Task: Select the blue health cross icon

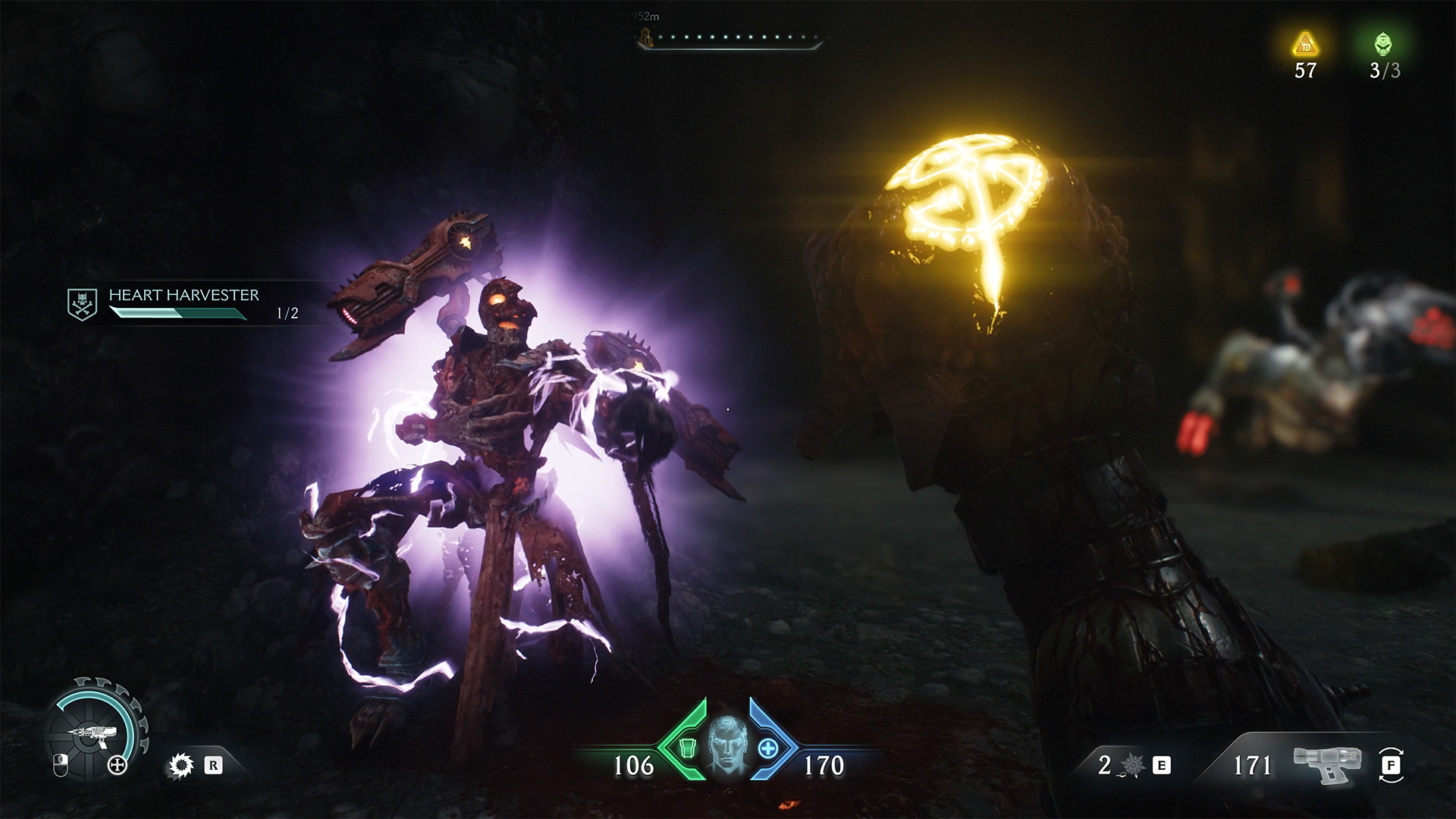Action: click(x=768, y=748)
